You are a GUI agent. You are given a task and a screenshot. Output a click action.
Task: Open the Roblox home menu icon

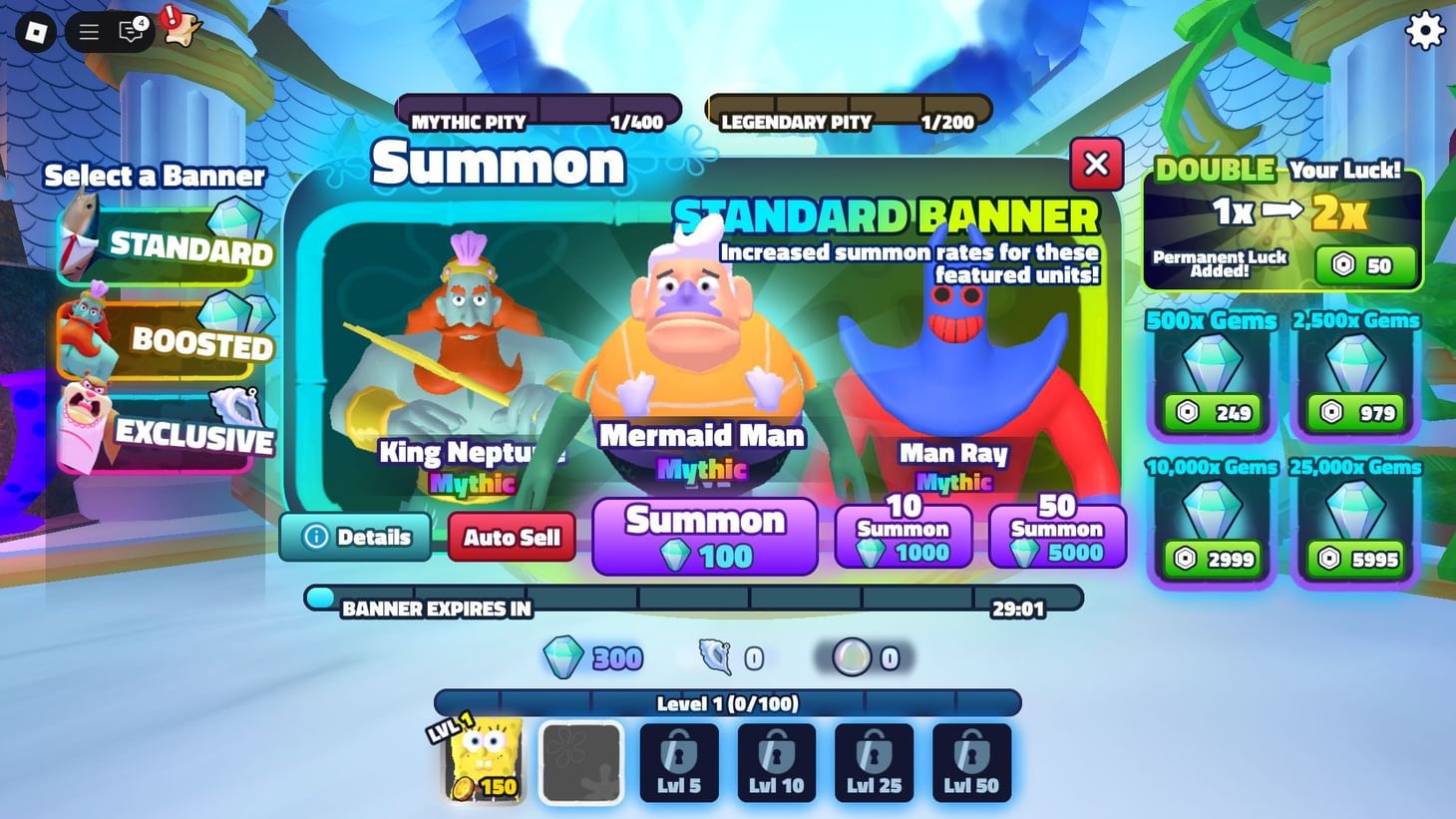pyautogui.click(x=36, y=31)
